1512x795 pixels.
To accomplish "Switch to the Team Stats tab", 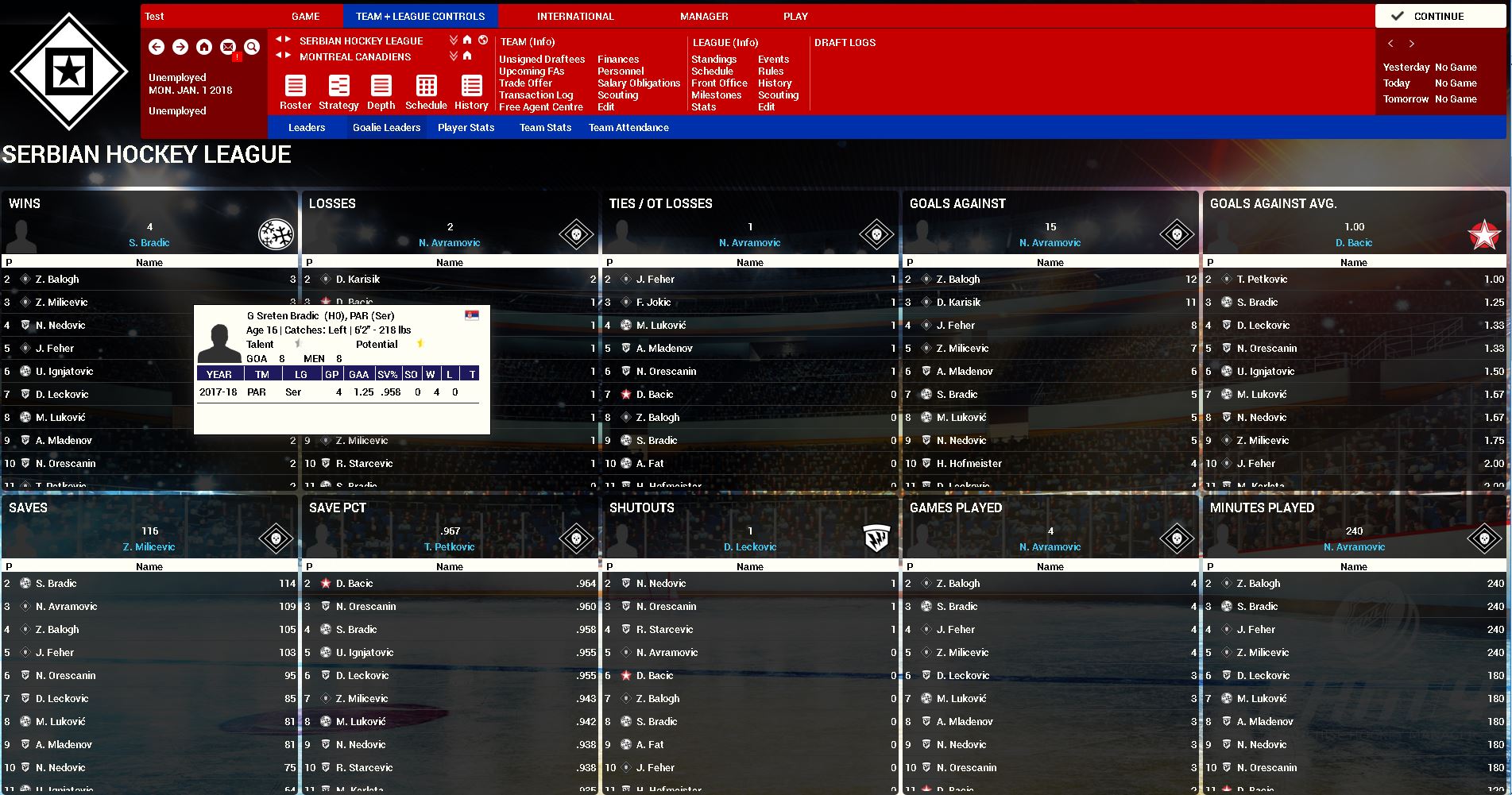I will click(x=545, y=127).
